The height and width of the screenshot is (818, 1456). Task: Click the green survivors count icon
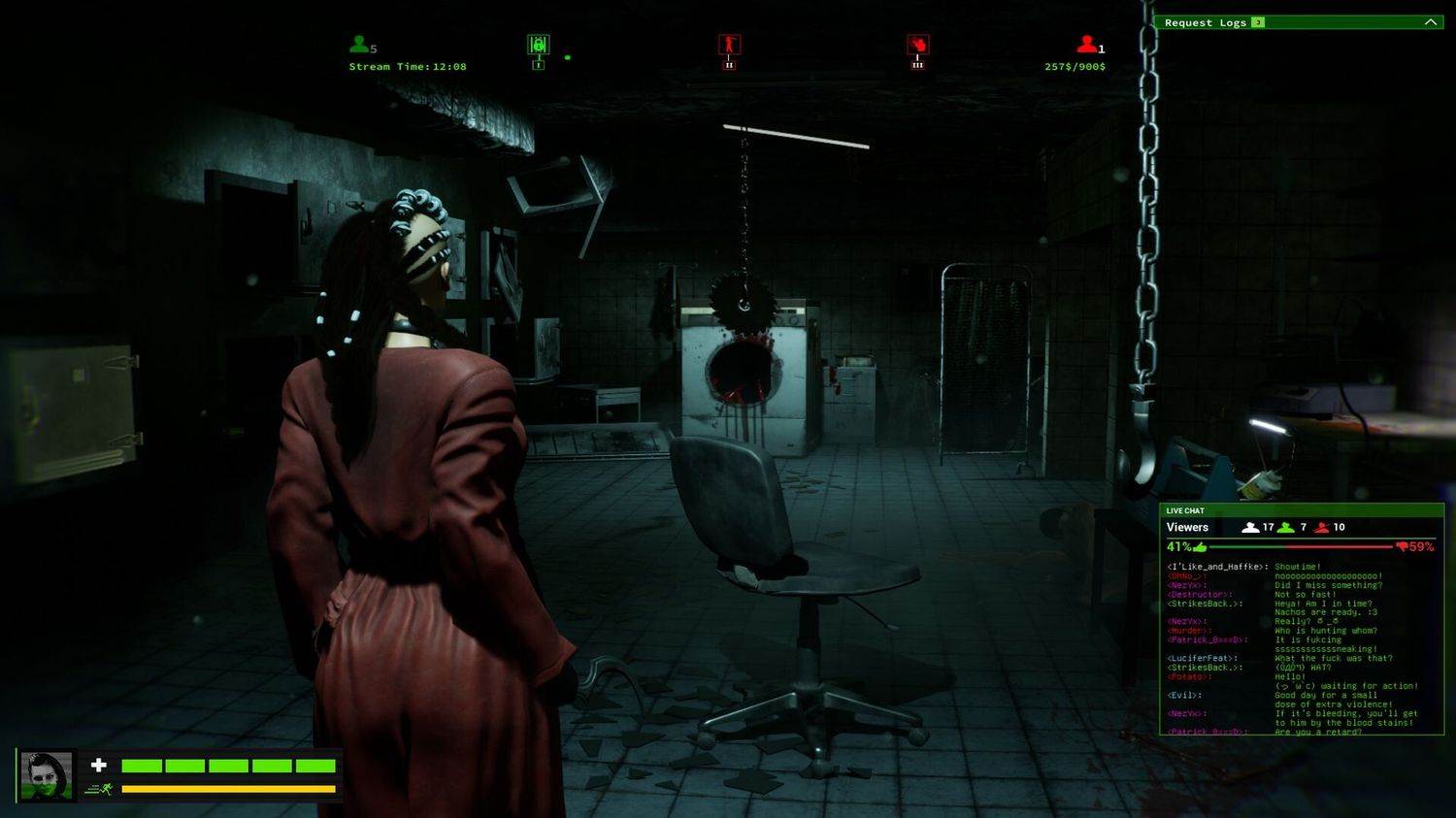359,45
